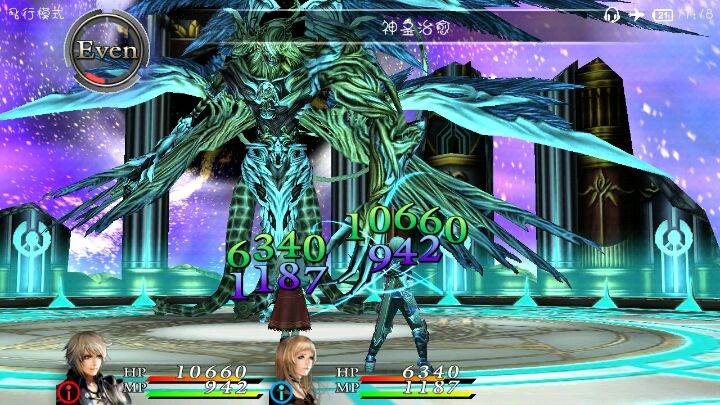Tap the Even break gauge emblem

tap(107, 50)
